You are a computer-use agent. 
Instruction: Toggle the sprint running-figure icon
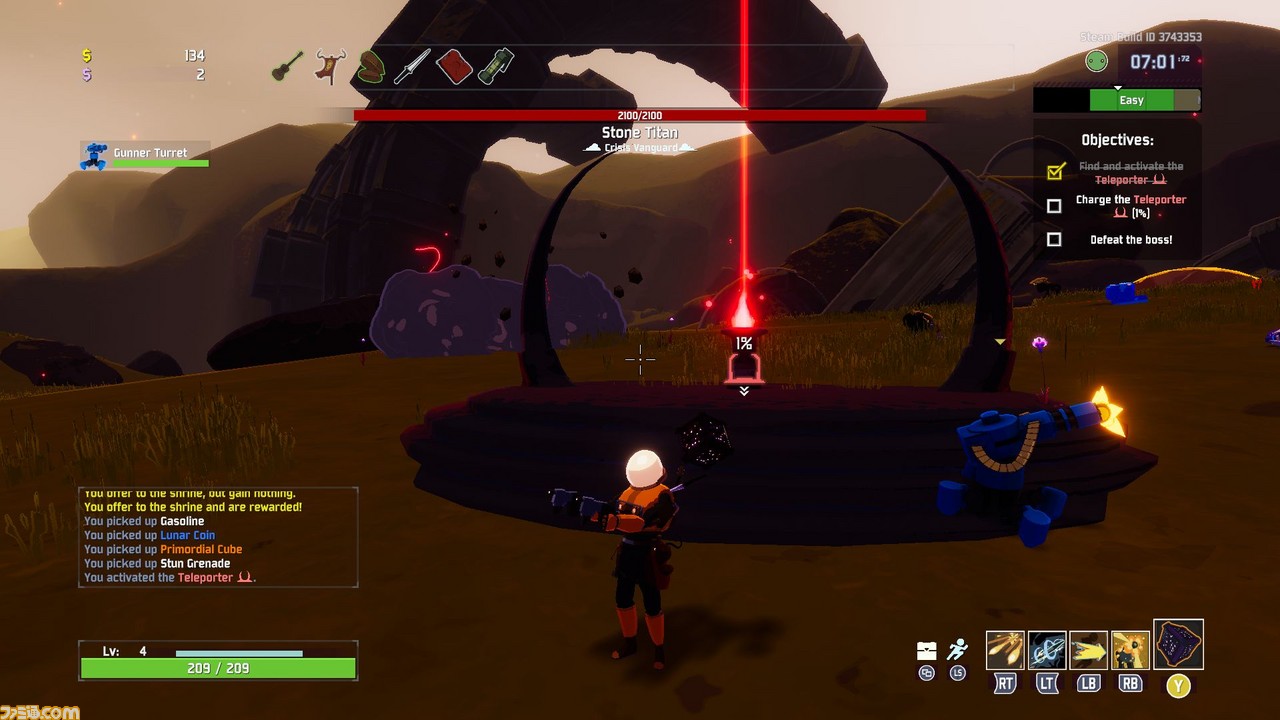[958, 650]
